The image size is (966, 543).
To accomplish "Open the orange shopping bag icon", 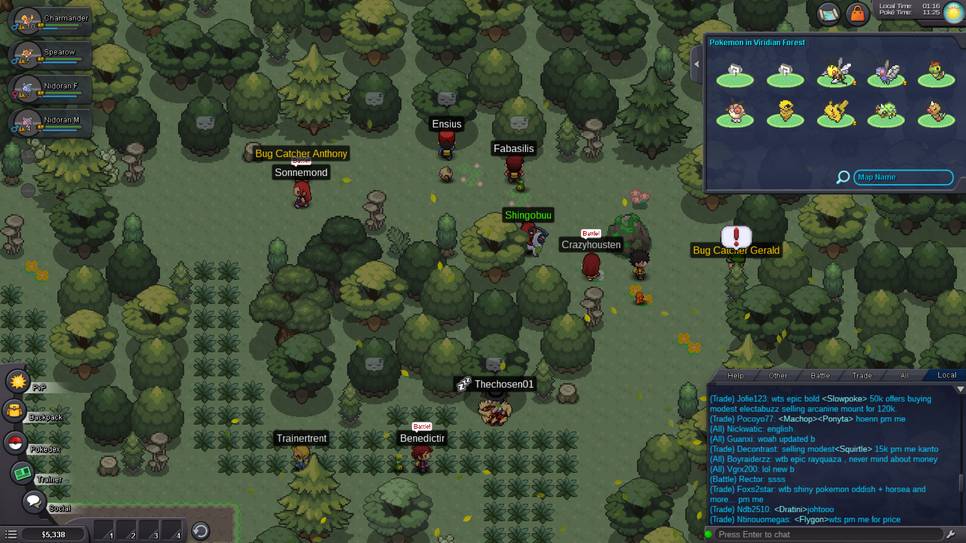I will coord(857,13).
